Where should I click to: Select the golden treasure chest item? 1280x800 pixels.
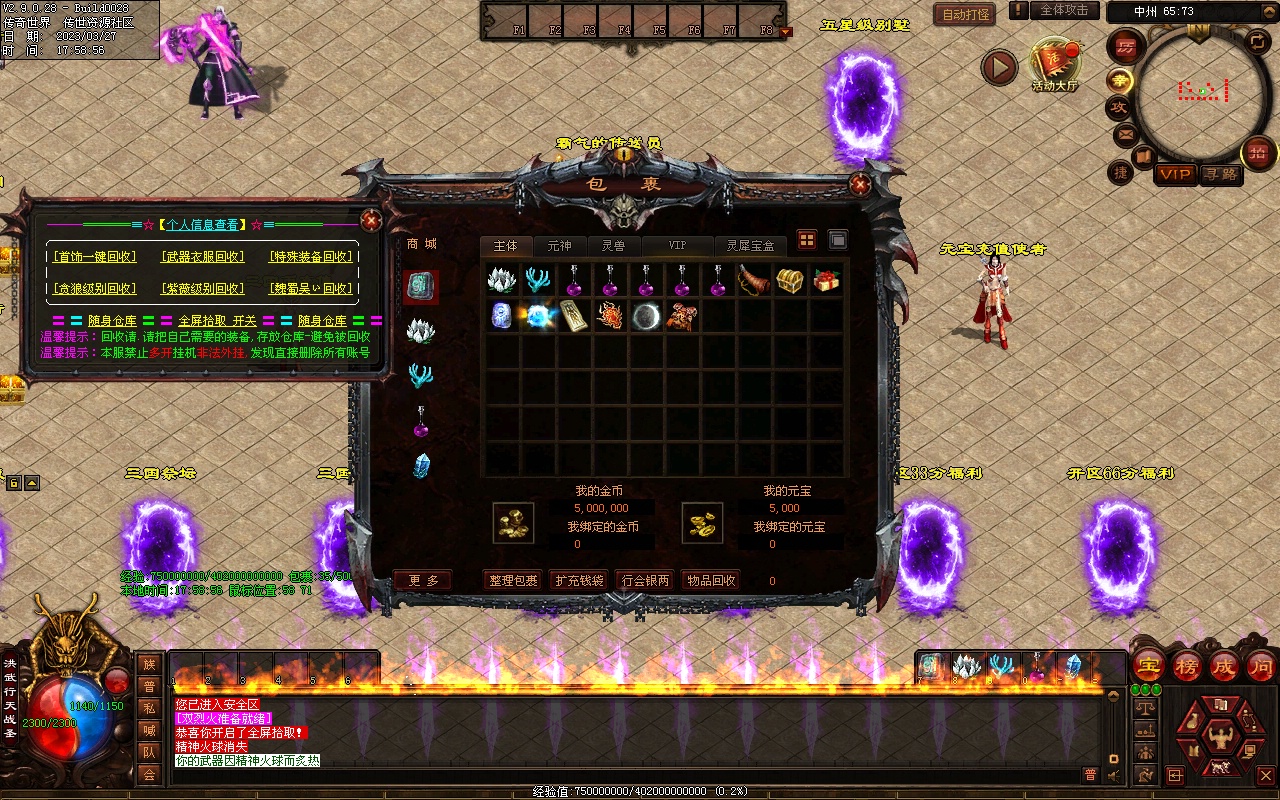(x=790, y=281)
